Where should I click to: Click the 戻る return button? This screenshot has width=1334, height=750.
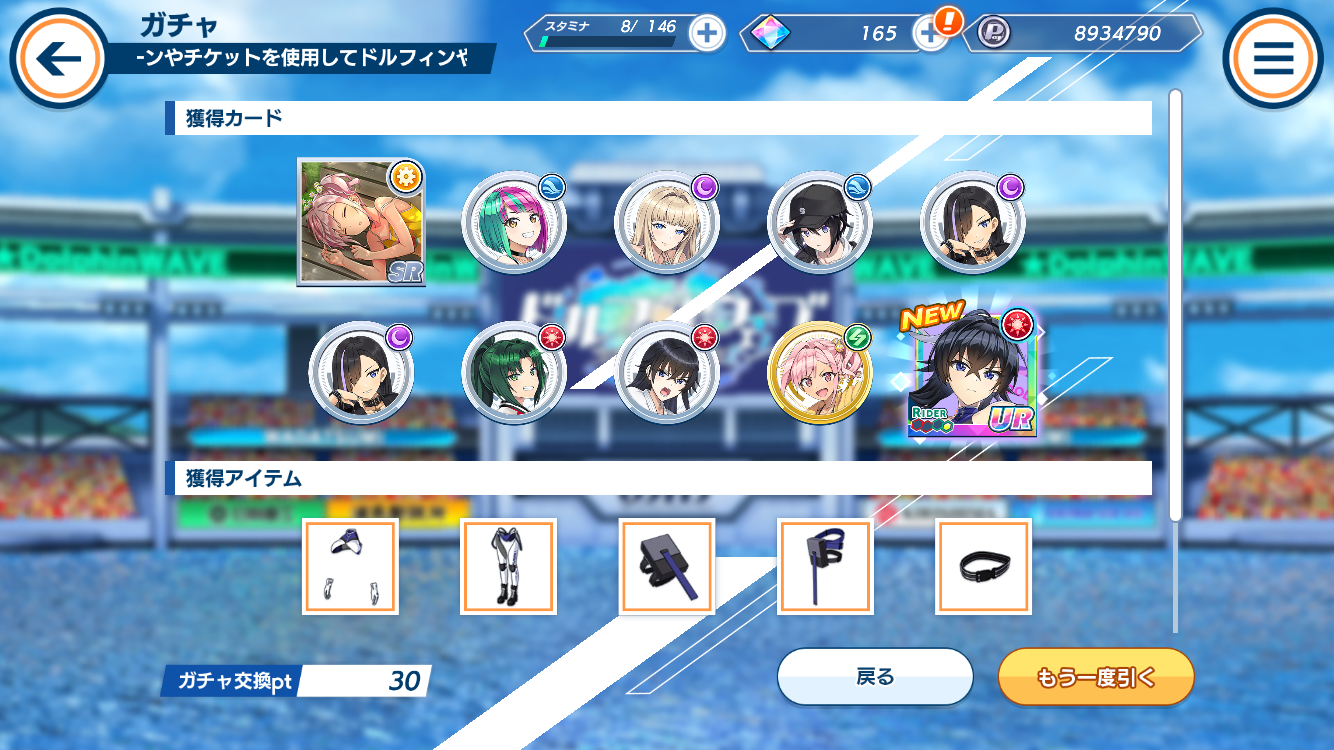[875, 677]
